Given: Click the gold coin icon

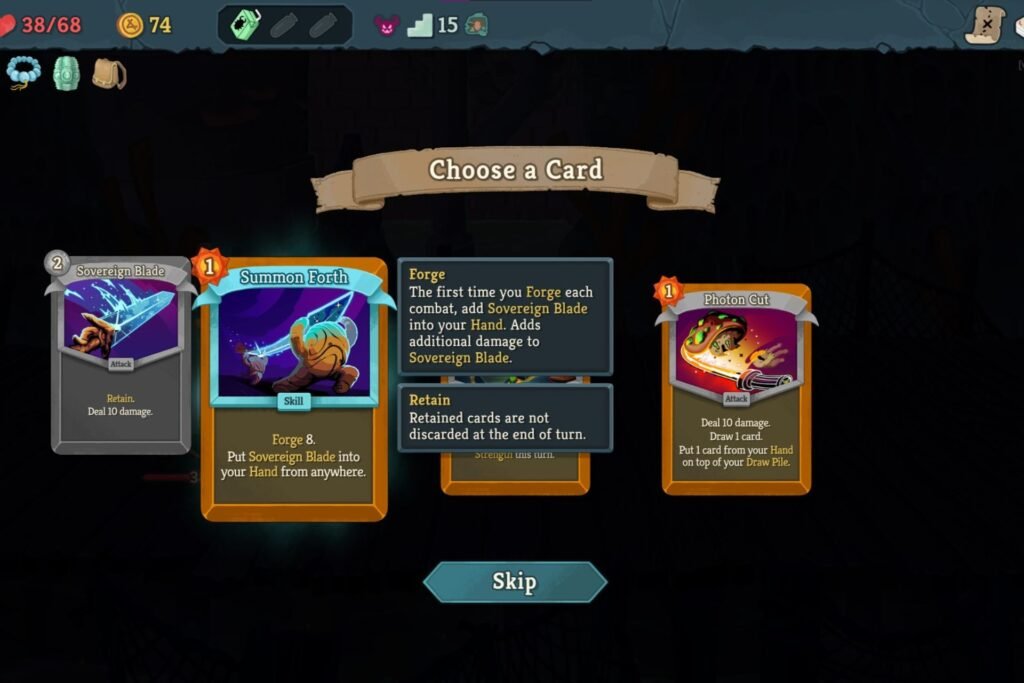Looking at the screenshot, I should [130, 25].
